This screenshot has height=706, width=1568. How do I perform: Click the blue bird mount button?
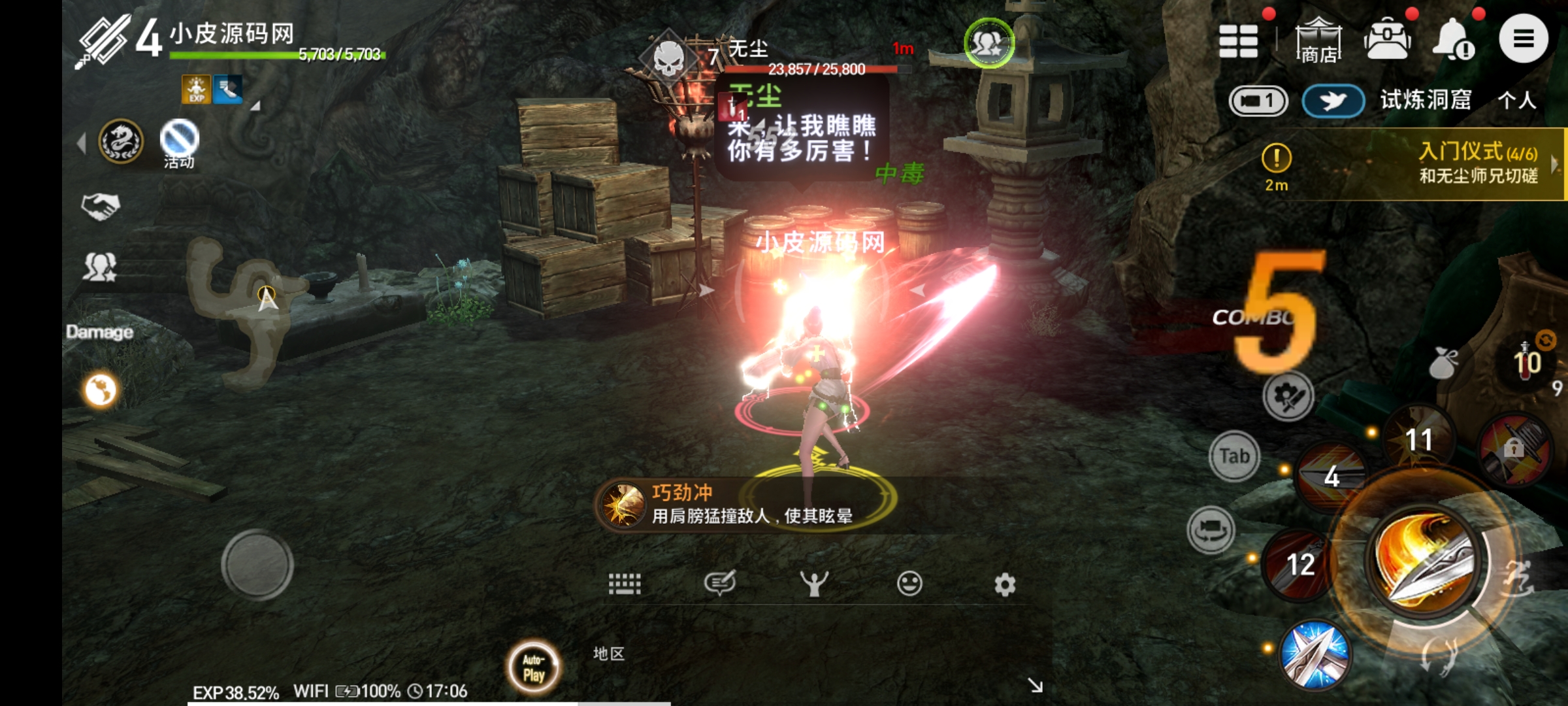[1333, 101]
